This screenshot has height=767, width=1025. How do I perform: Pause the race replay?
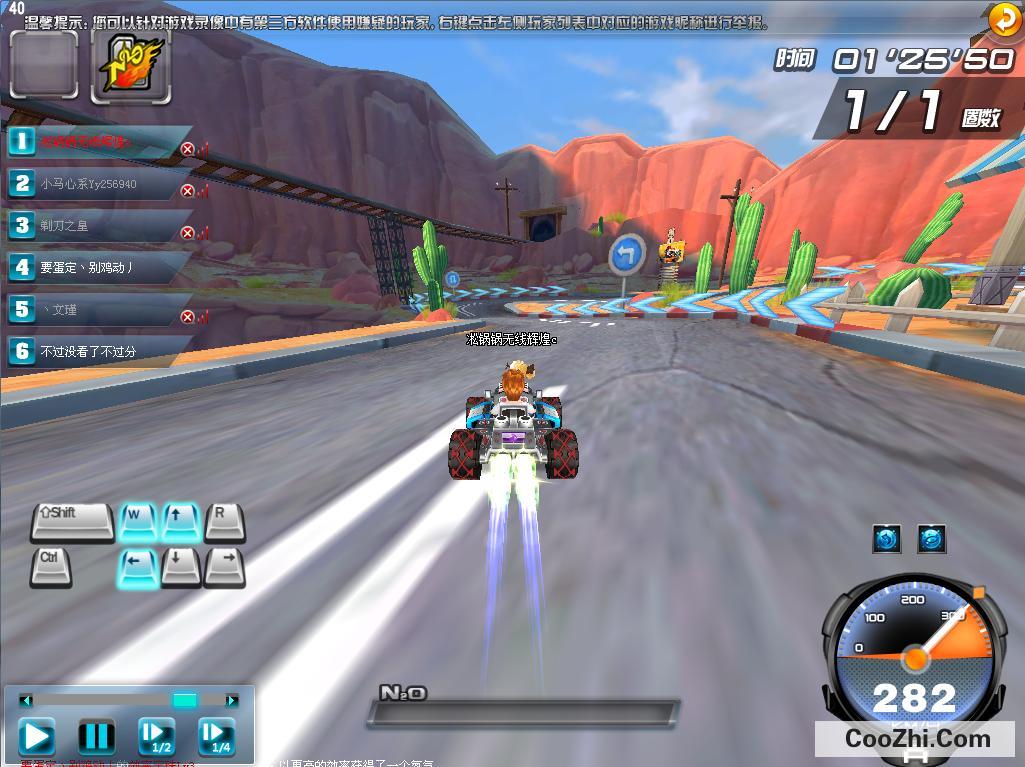pyautogui.click(x=96, y=737)
